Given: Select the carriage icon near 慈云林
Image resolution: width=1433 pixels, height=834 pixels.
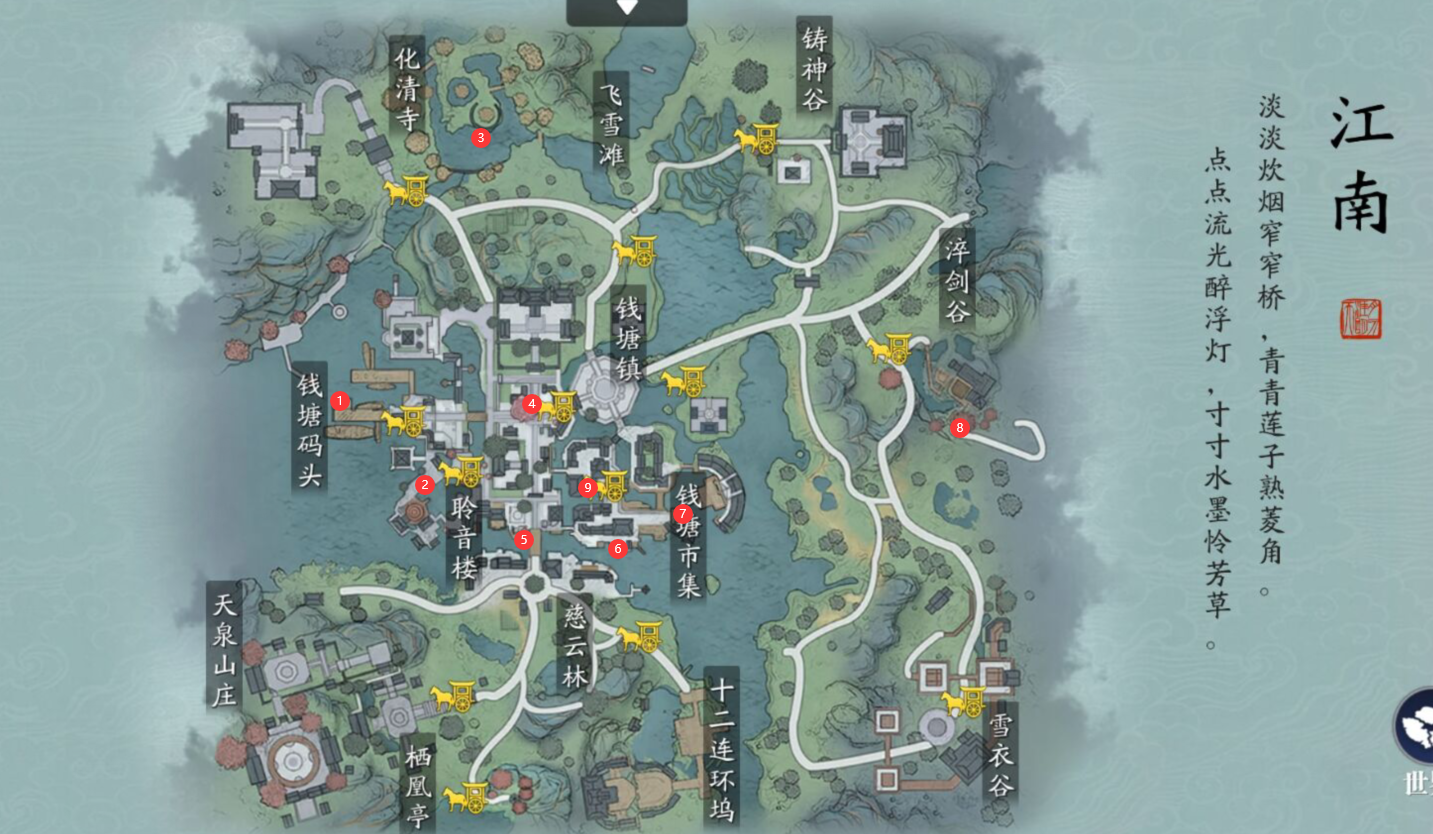Looking at the screenshot, I should [640, 637].
